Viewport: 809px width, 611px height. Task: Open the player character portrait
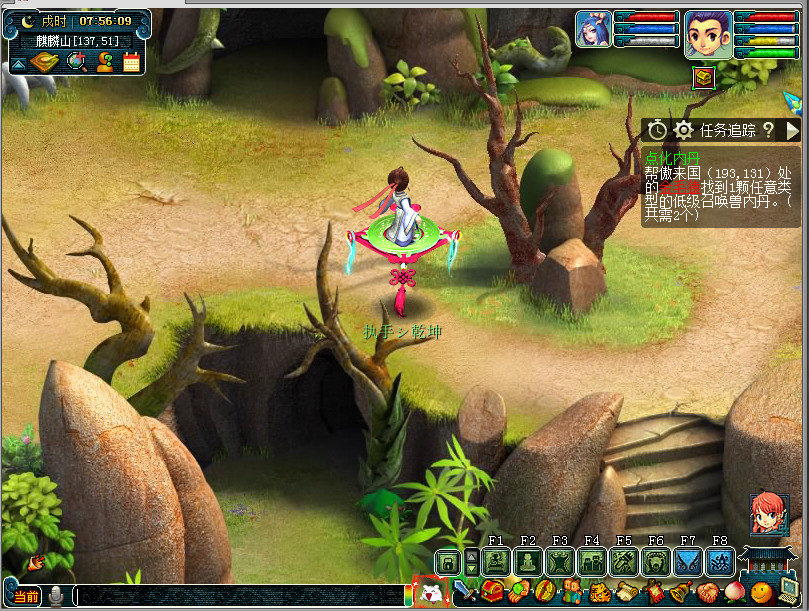point(707,35)
